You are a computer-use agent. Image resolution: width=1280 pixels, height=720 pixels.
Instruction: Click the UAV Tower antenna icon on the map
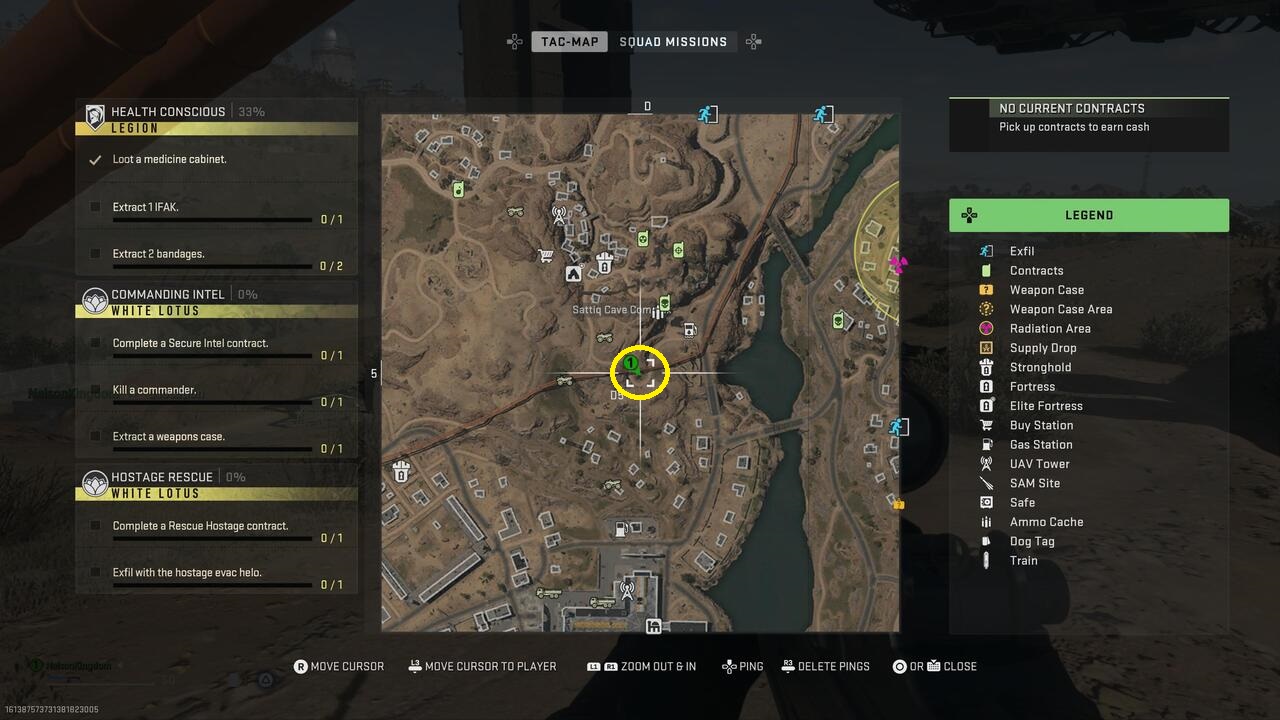(x=559, y=216)
